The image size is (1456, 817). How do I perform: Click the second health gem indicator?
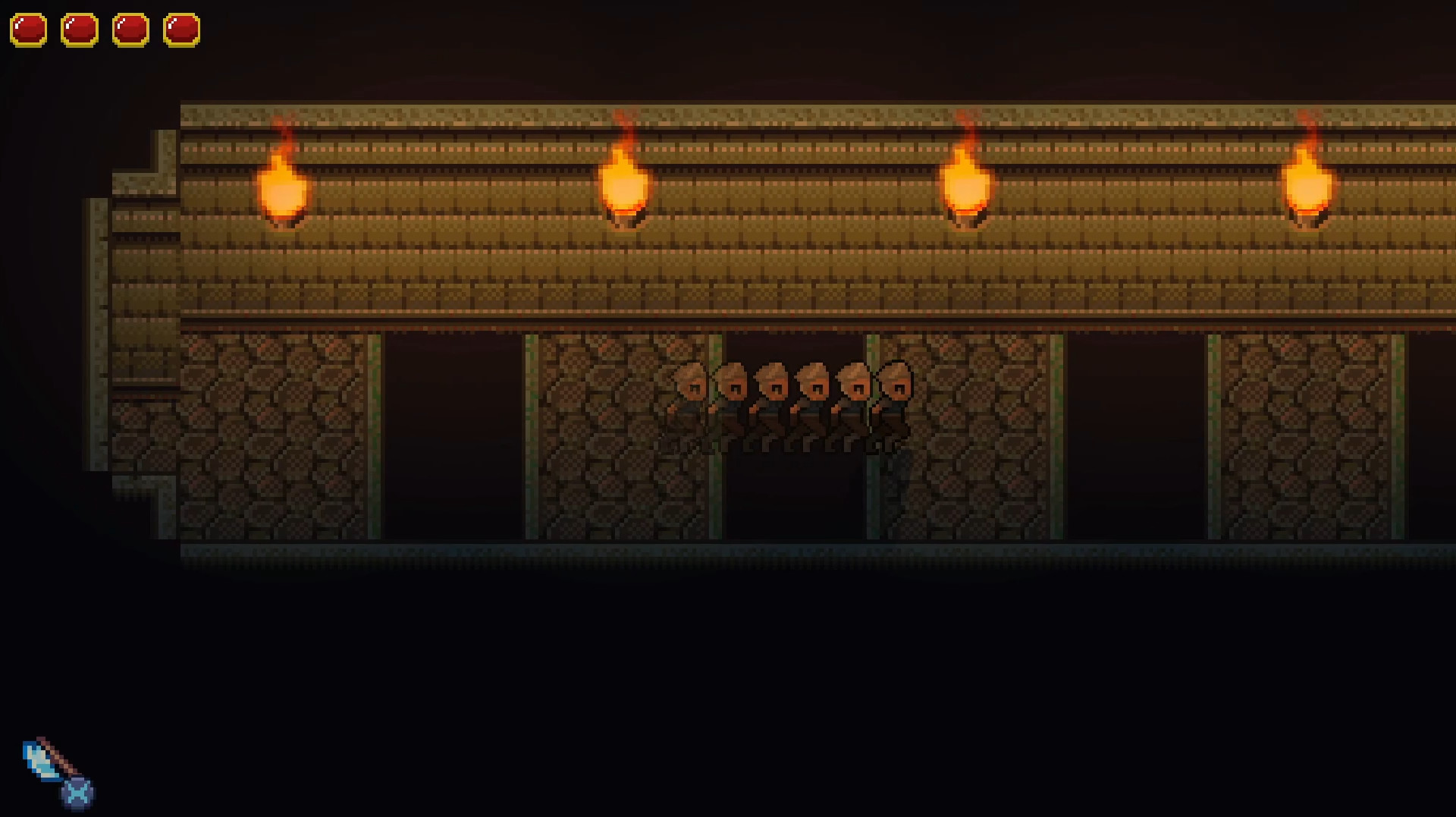click(x=79, y=29)
